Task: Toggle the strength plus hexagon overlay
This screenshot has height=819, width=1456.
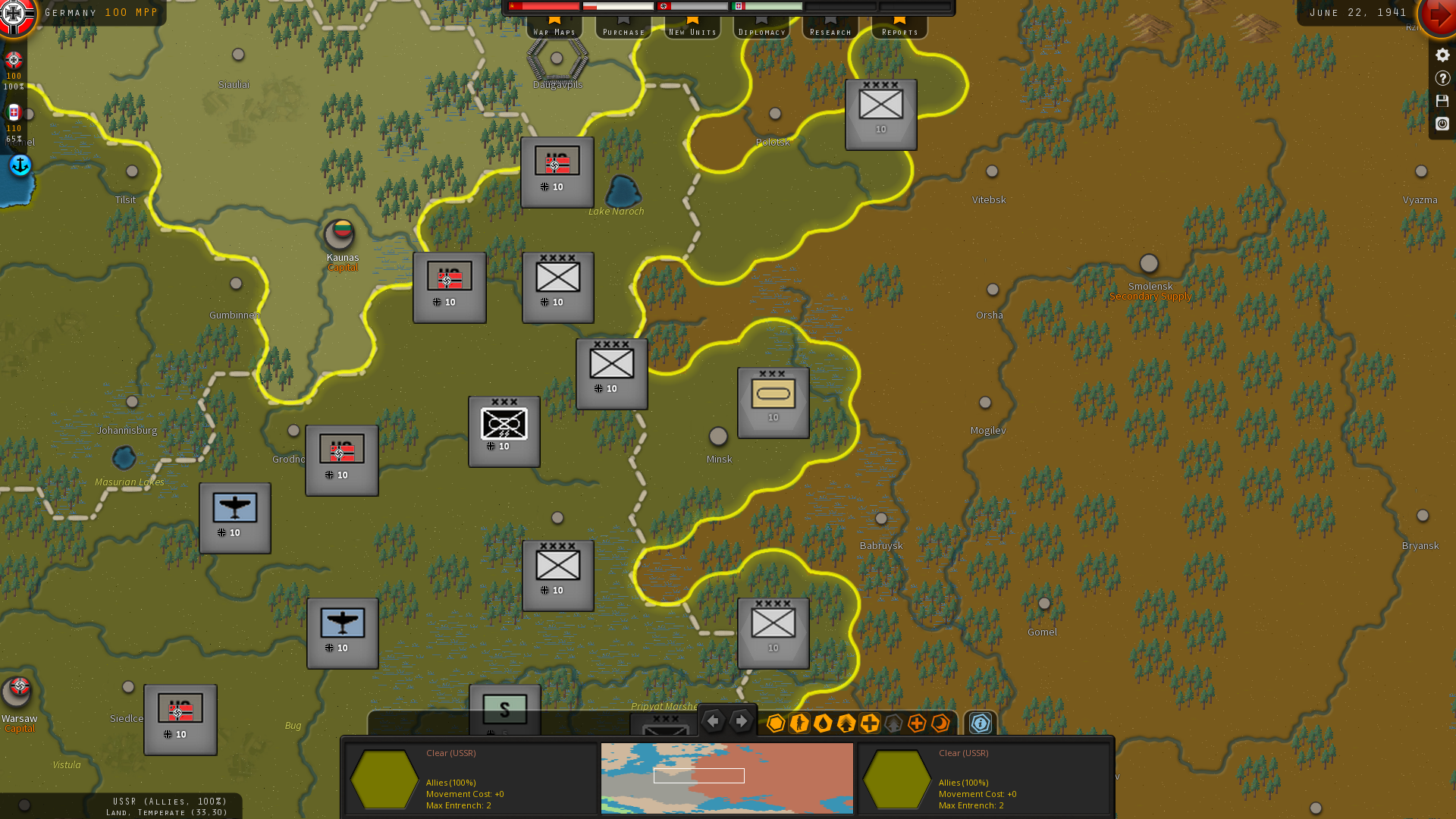Action: pyautogui.click(x=870, y=723)
